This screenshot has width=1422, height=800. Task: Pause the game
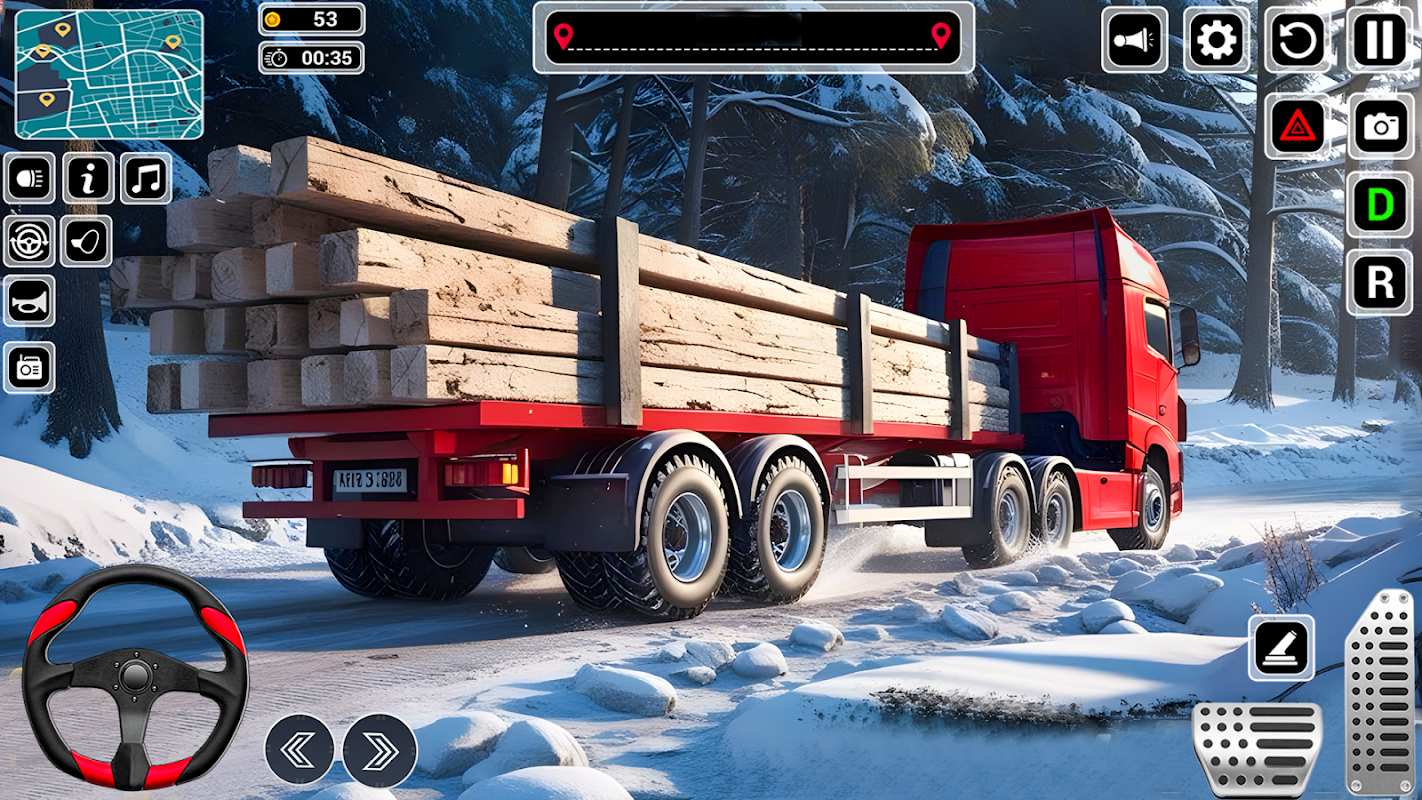1380,41
